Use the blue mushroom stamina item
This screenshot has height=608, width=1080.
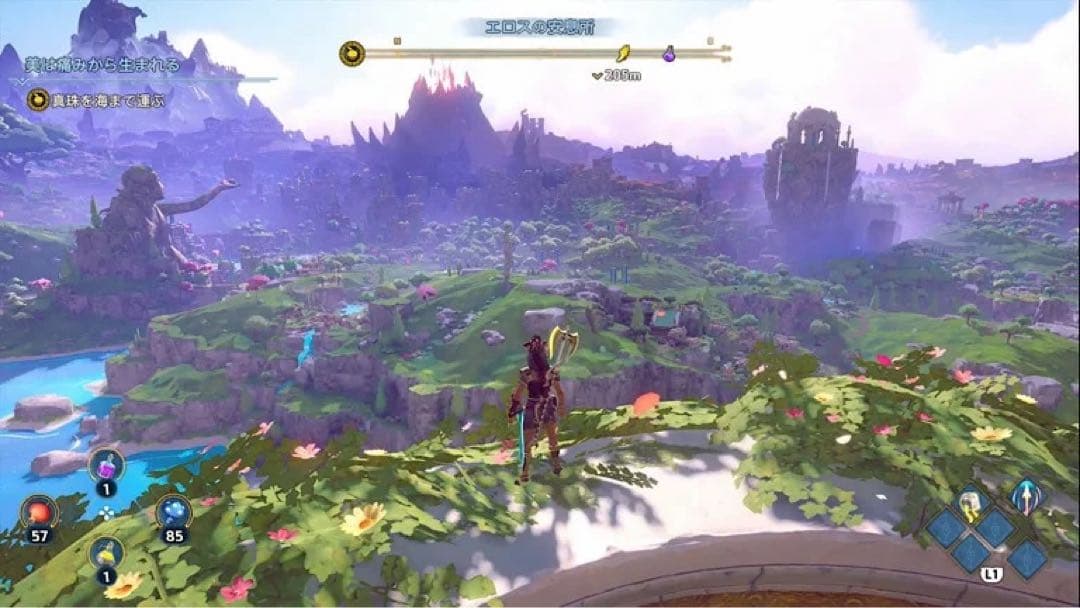173,512
